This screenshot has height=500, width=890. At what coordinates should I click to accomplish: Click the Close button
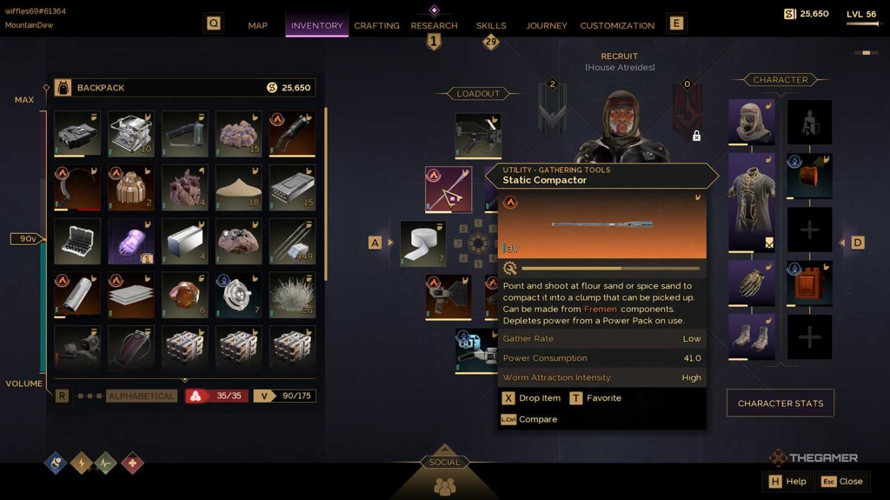pos(842,481)
